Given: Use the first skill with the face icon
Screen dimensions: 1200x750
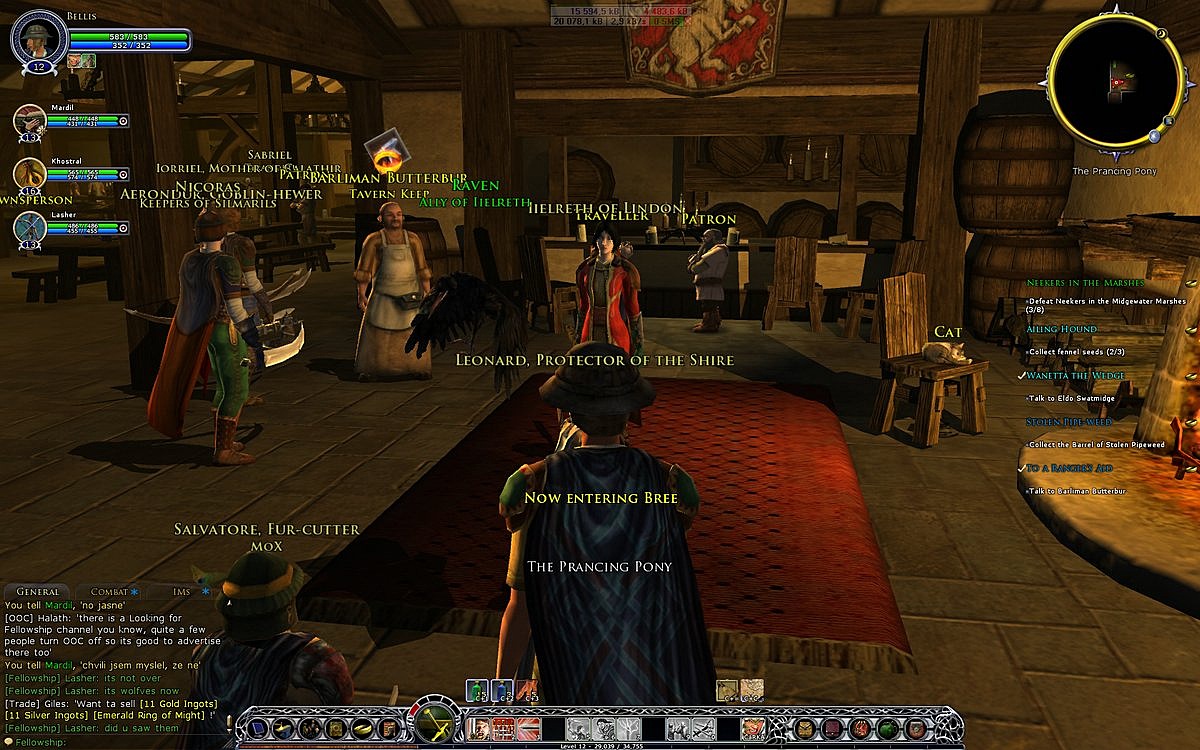Looking at the screenshot, I should (x=479, y=728).
